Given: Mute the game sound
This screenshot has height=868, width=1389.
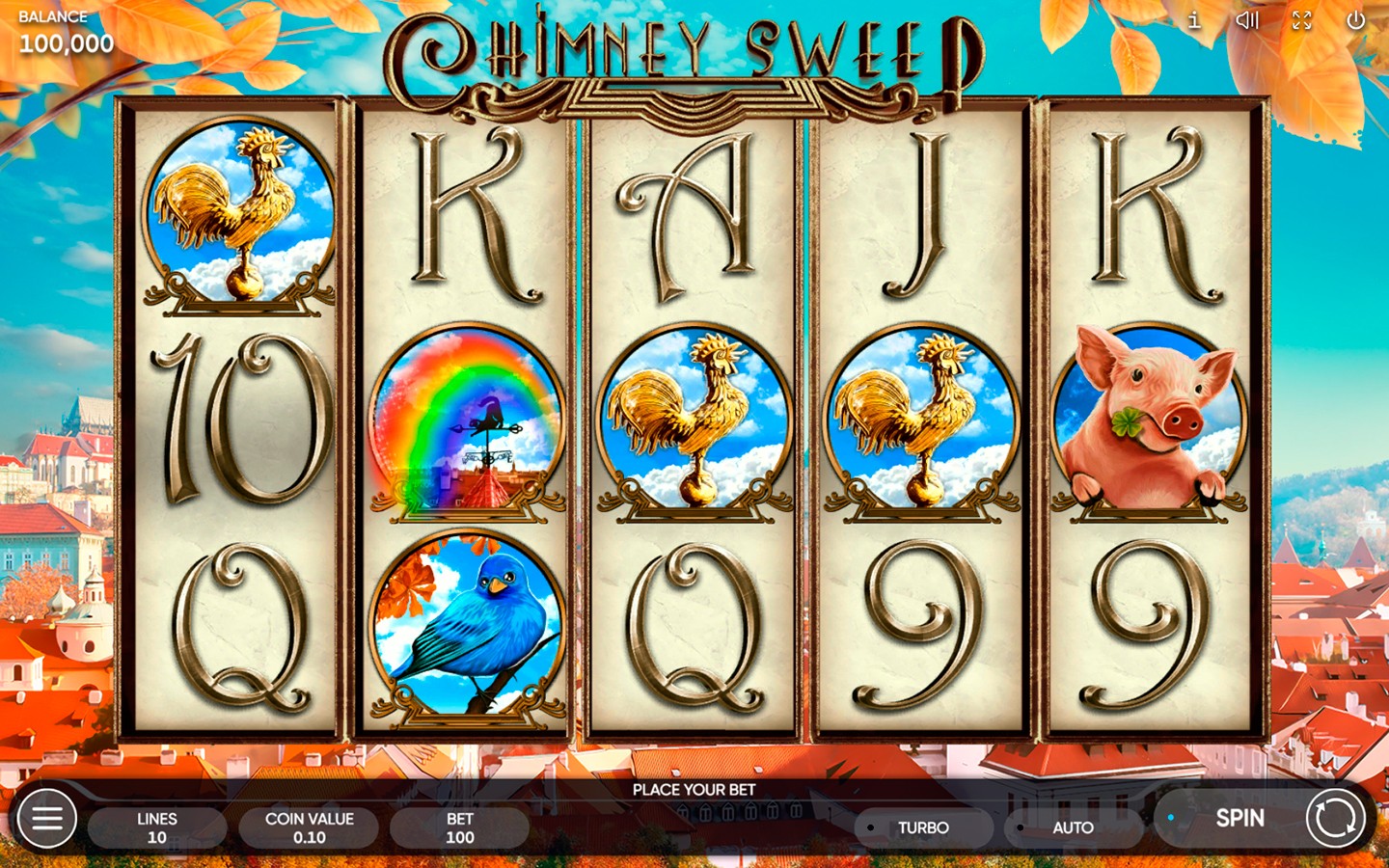Looking at the screenshot, I should click(1248, 20).
